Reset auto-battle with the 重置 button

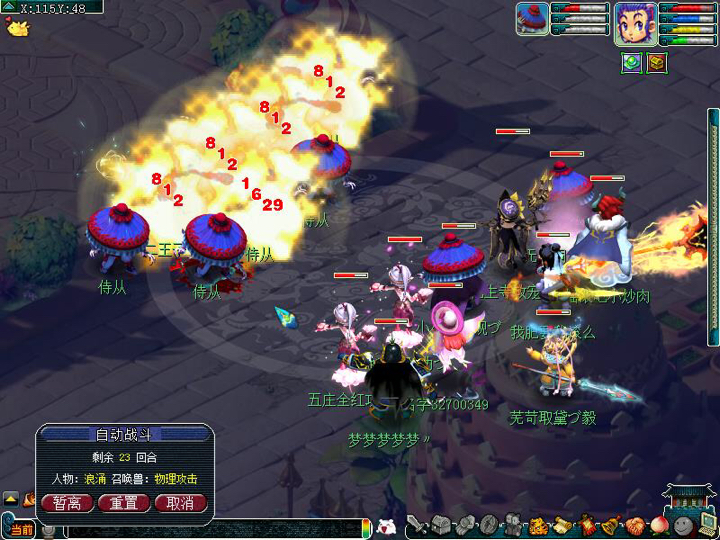pos(124,502)
